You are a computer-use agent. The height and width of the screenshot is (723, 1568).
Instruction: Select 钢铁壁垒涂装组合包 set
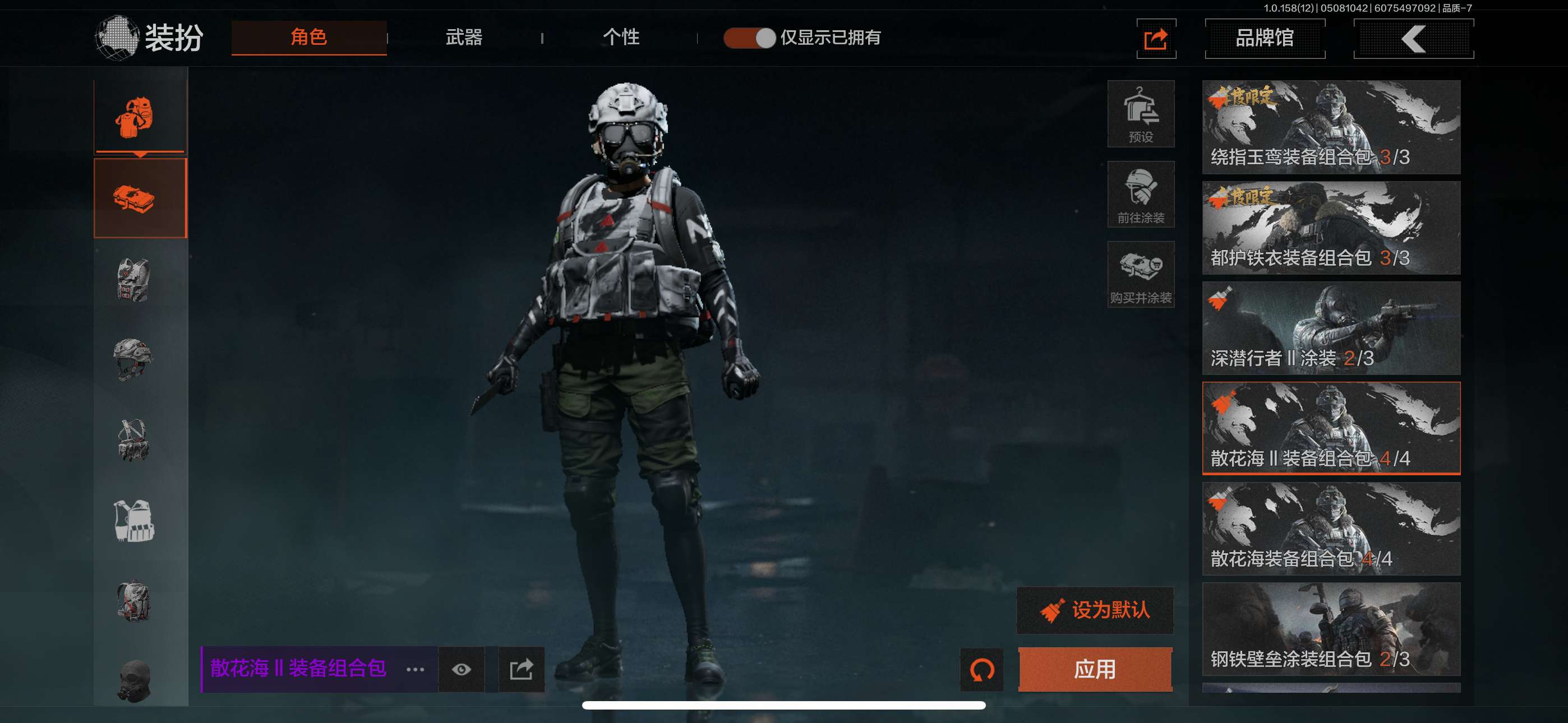pos(1331,629)
